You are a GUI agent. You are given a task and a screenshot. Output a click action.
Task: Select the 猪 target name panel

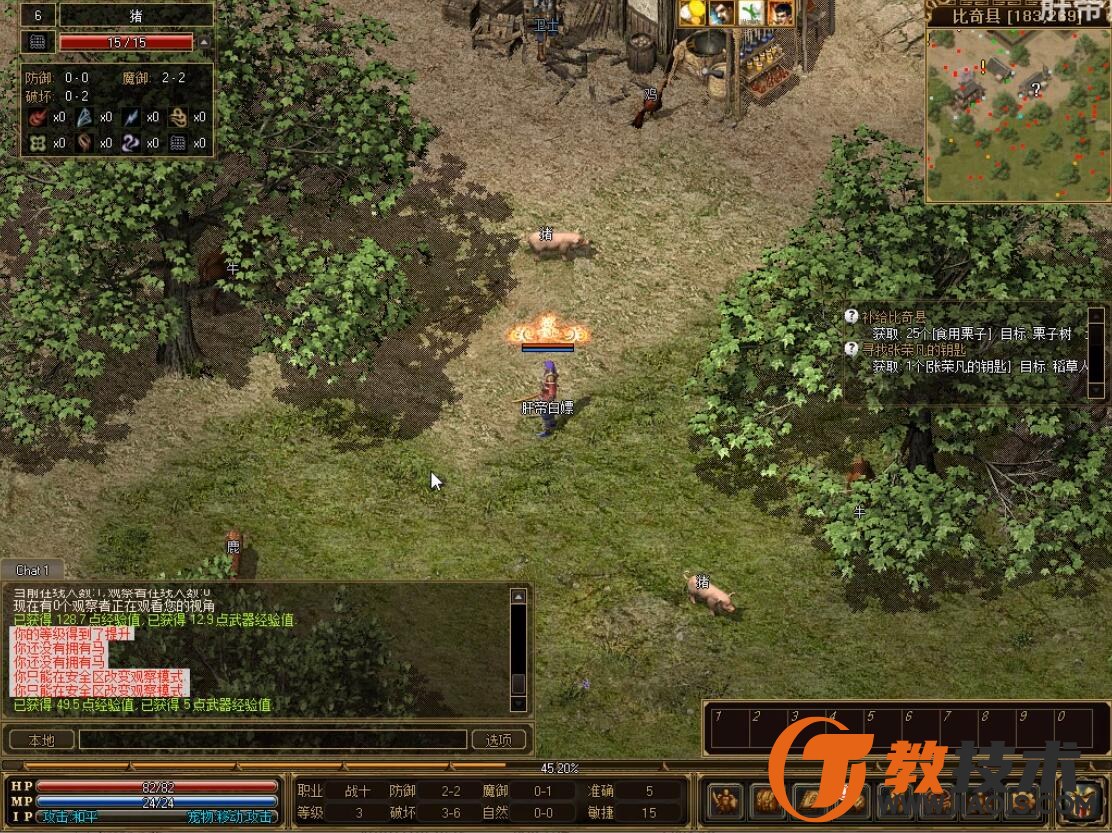[136, 15]
